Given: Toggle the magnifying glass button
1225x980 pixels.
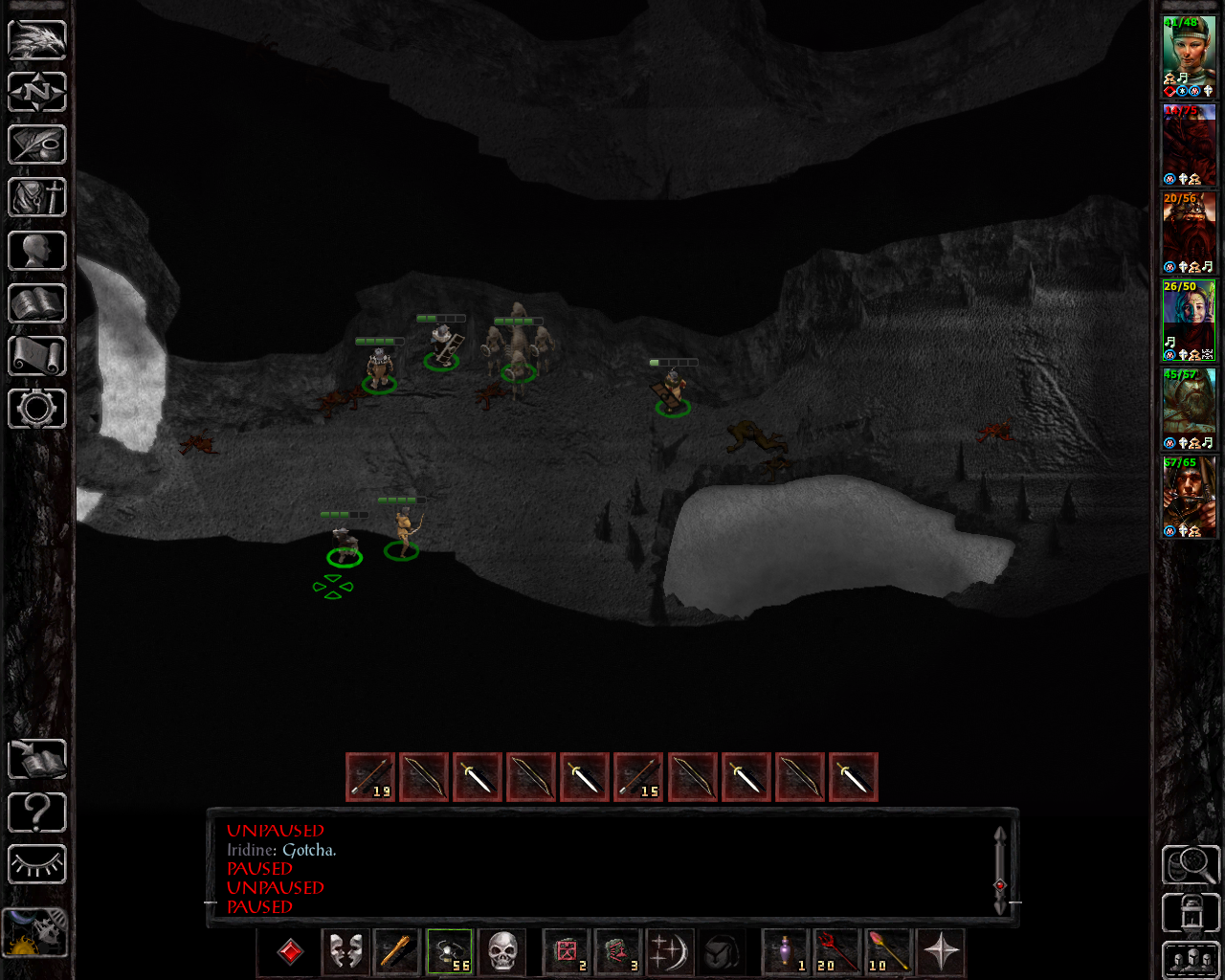Looking at the screenshot, I should click(1190, 864).
